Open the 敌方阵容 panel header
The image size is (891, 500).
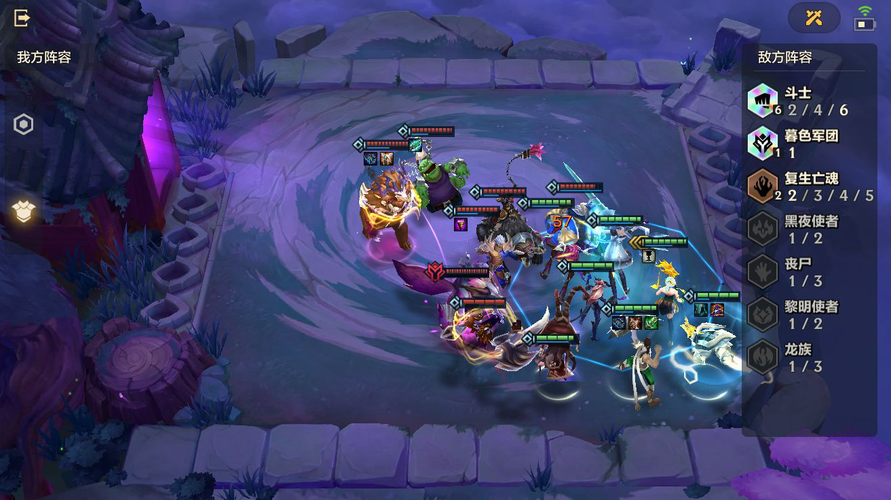click(x=784, y=58)
